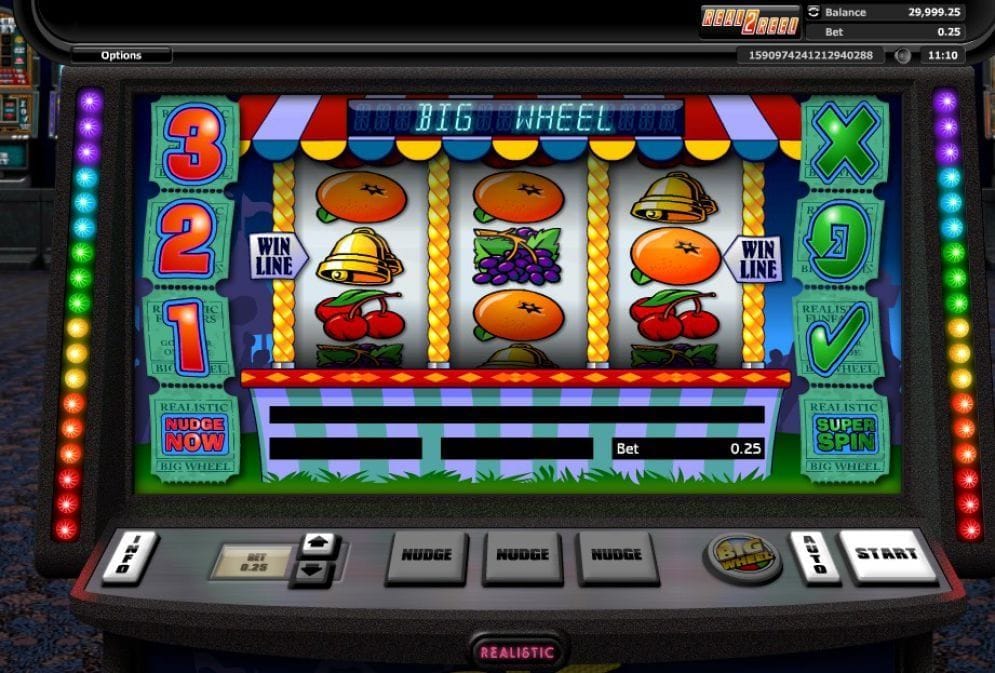
Task: Toggle the round sound button beside the clock
Action: point(902,56)
